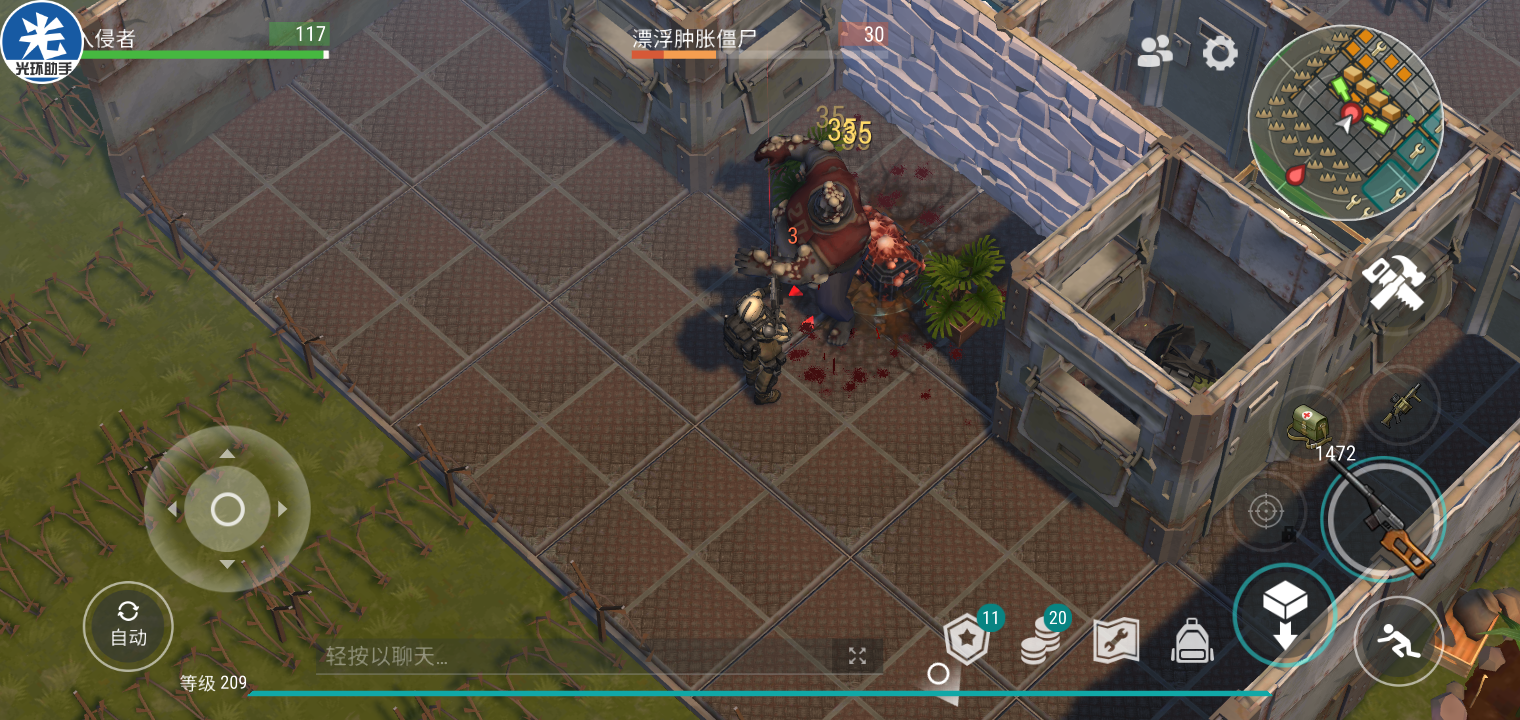1520x720 pixels.
Task: Switch to the secondary assault rifle slot
Action: (1401, 405)
